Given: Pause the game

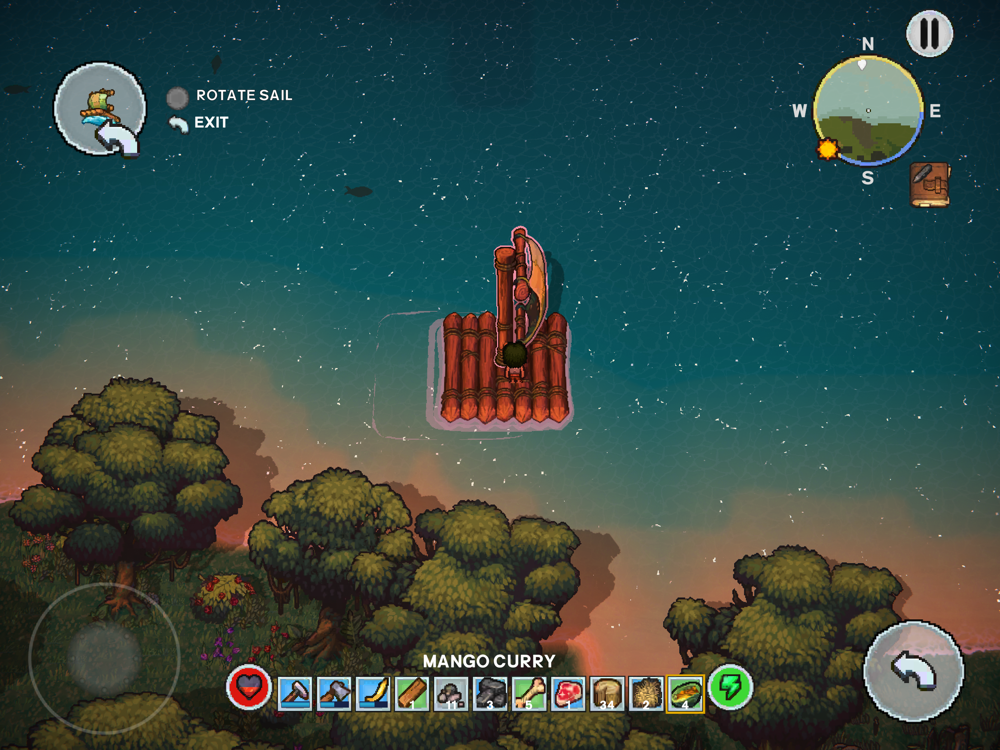Looking at the screenshot, I should (x=930, y=34).
